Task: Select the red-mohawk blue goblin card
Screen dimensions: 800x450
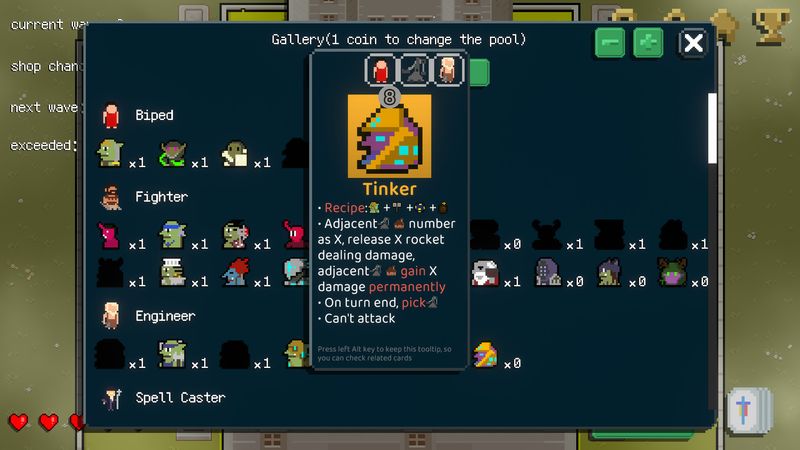Action: pyautogui.click(x=235, y=273)
